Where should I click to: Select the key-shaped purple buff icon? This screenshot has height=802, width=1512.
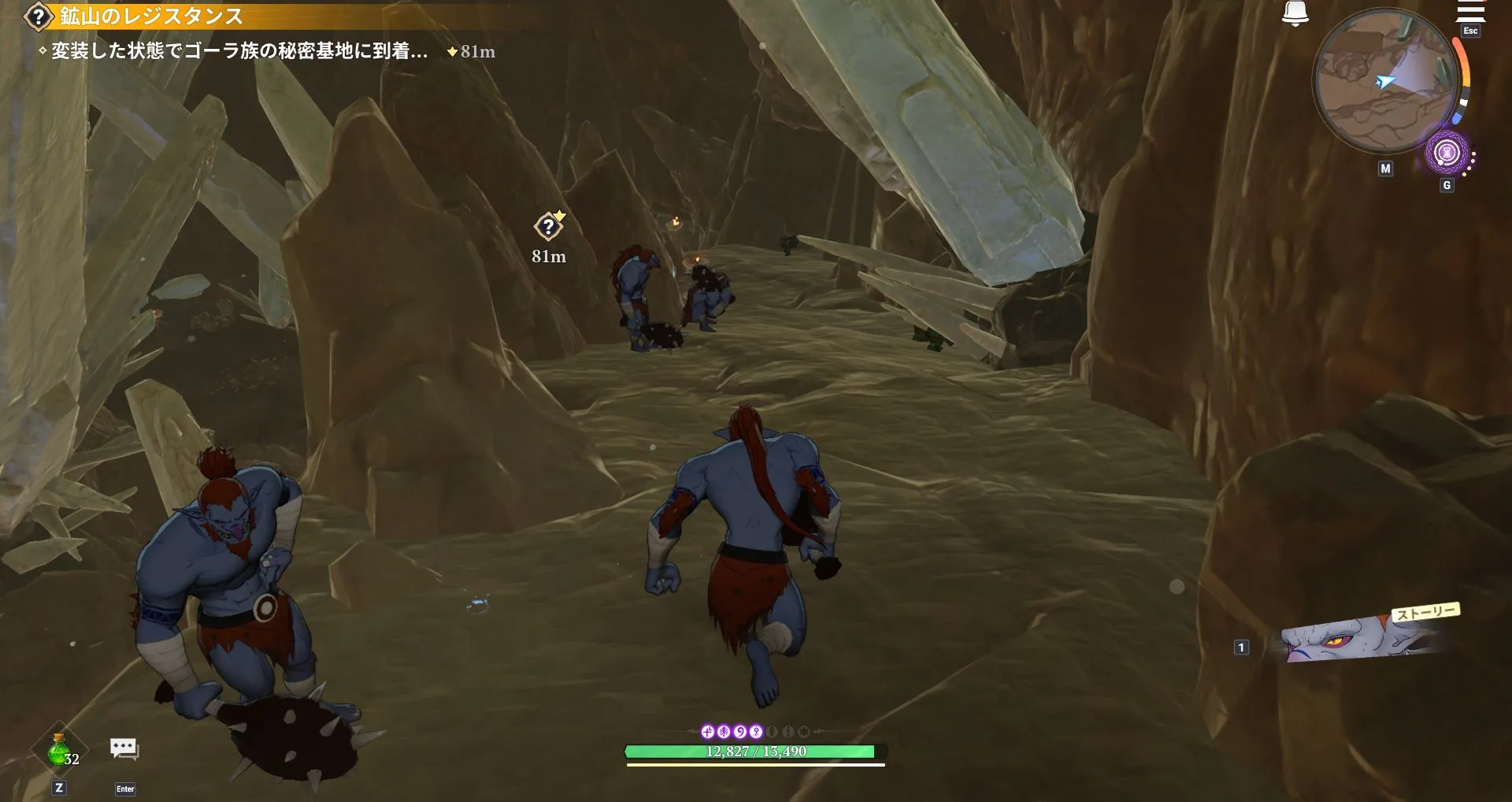click(x=755, y=731)
